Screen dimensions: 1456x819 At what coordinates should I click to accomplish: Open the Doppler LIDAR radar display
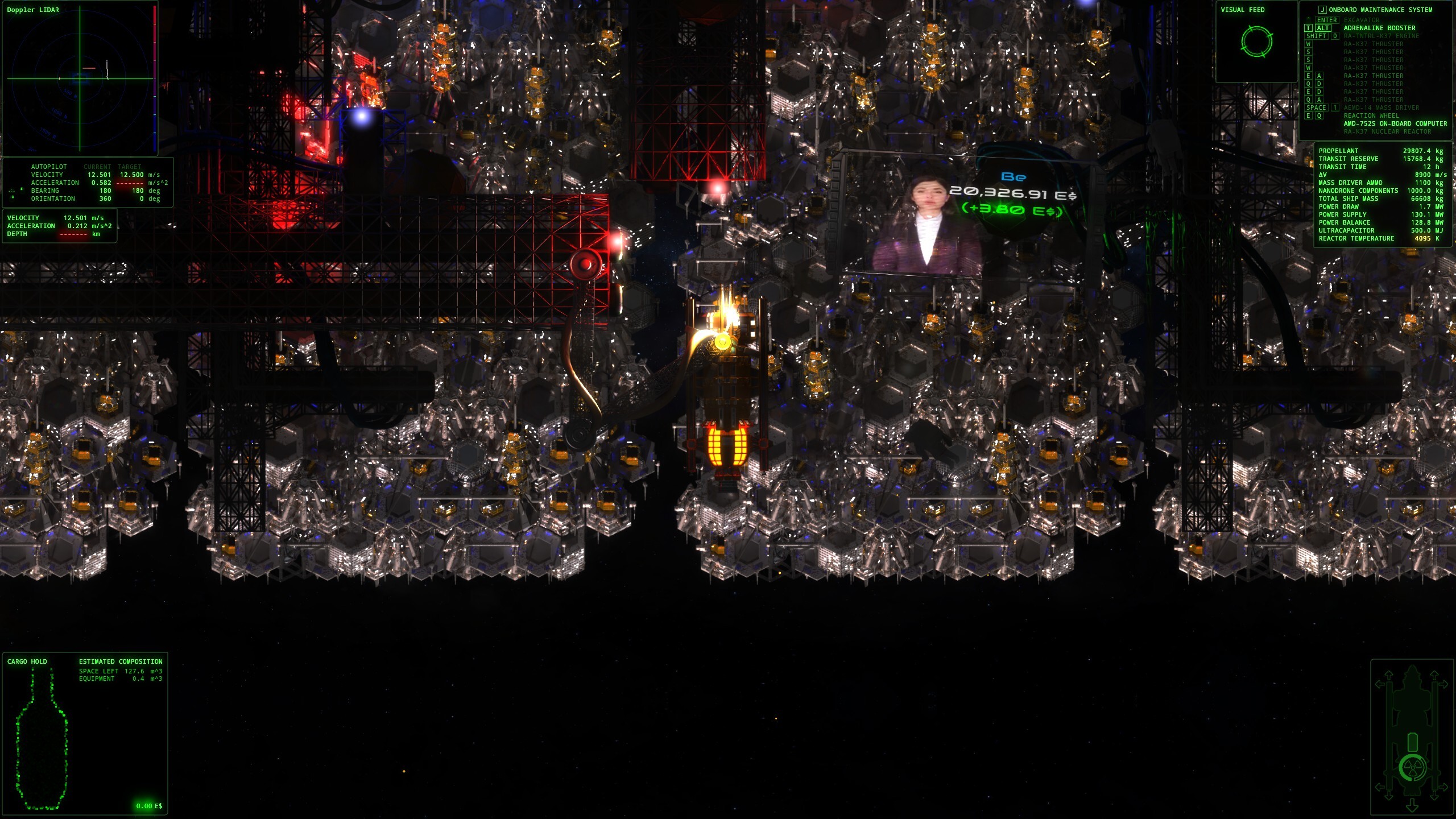[x=80, y=78]
